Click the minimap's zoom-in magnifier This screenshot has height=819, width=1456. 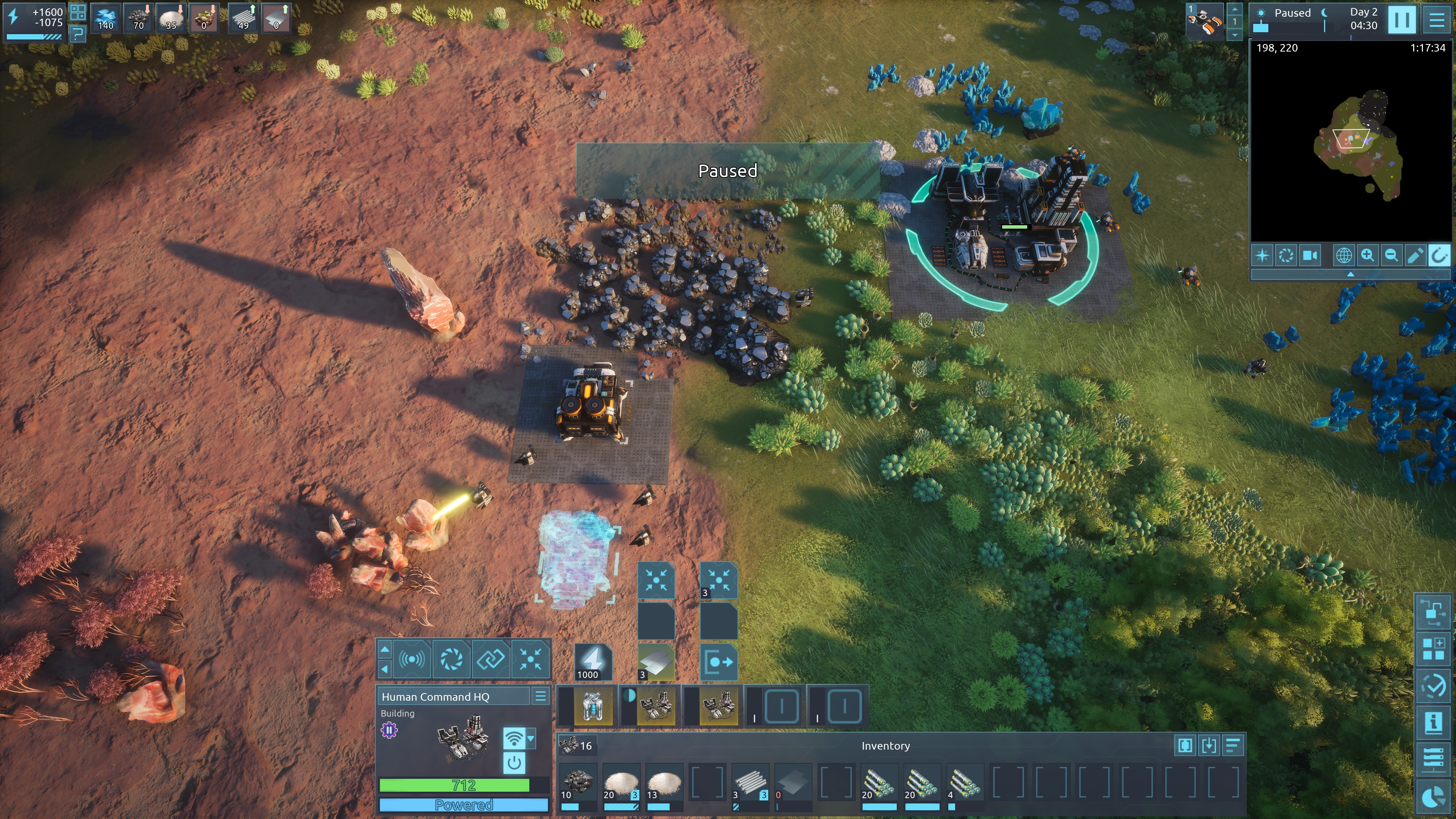click(x=1367, y=256)
